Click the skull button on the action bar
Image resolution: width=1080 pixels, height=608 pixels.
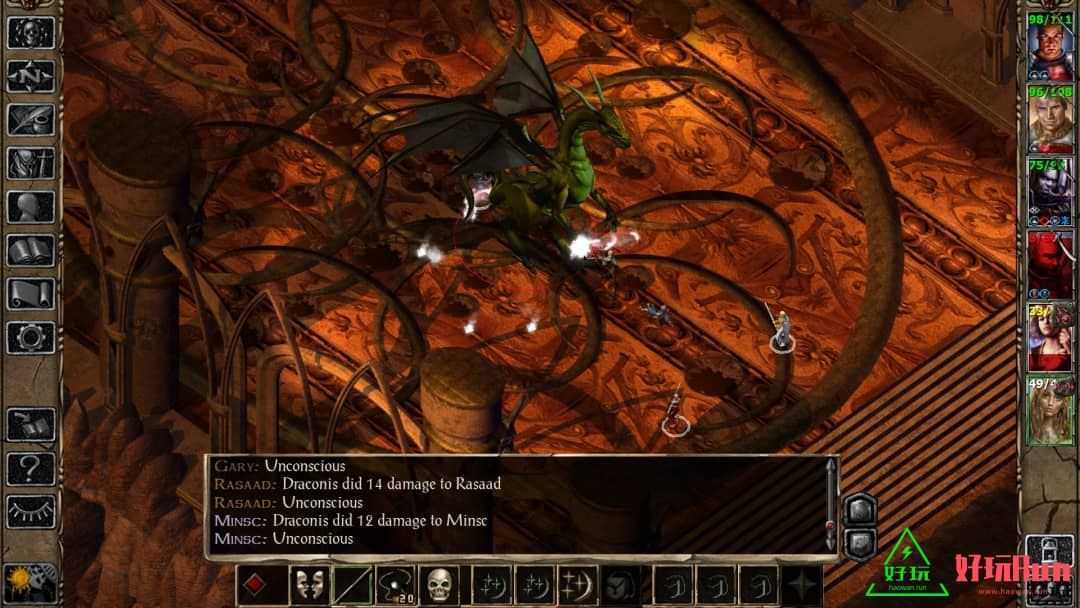click(439, 585)
